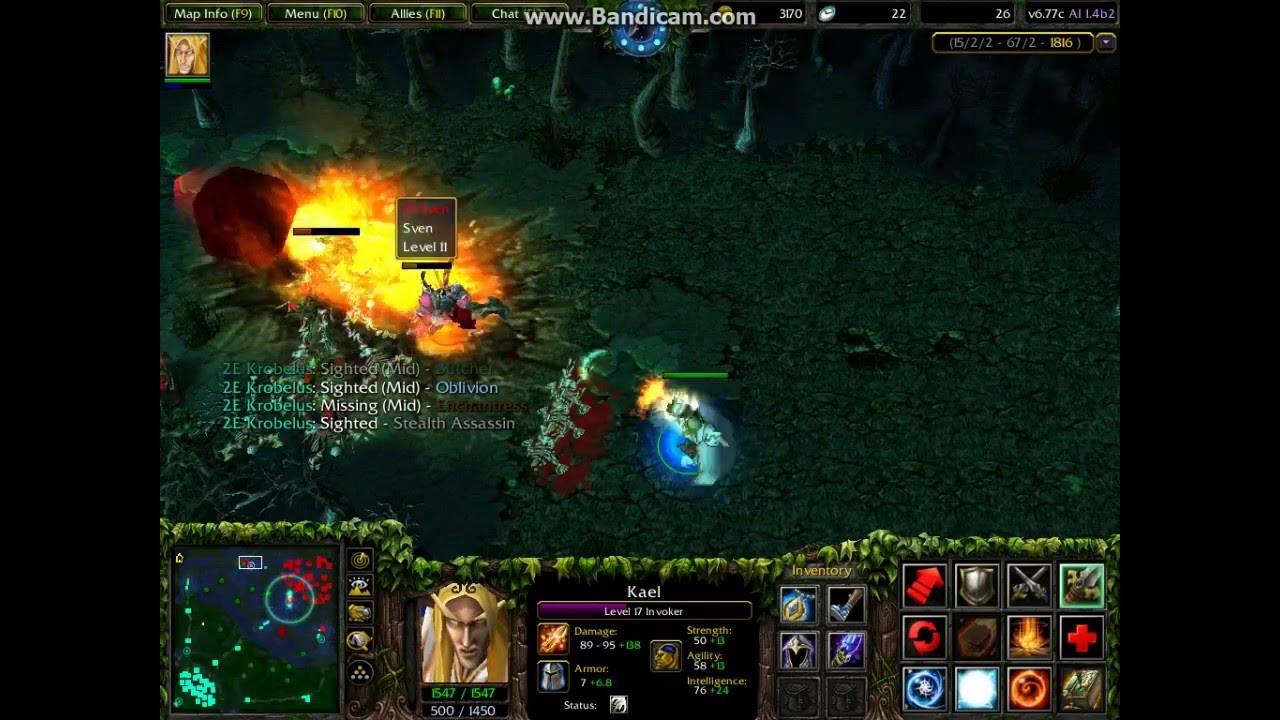Click the red Move command arrow

(922, 585)
